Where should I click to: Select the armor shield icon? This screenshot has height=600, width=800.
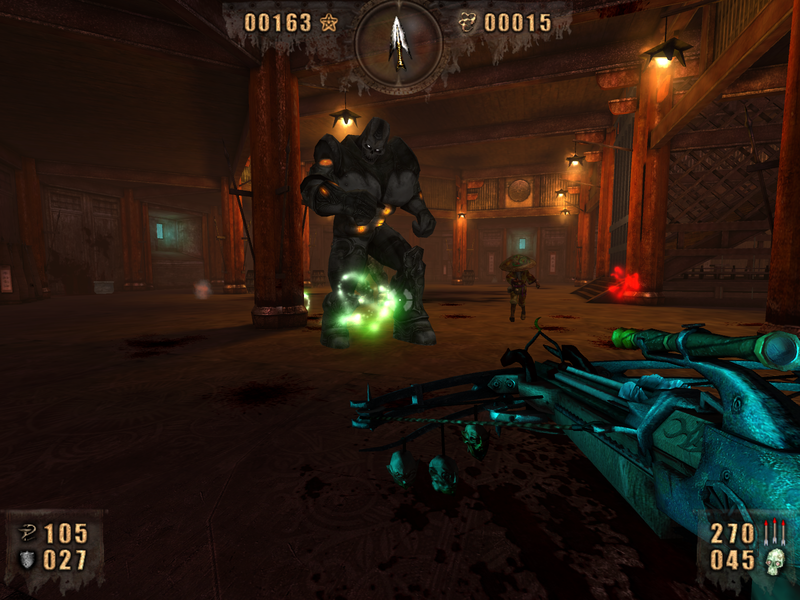[x=27, y=560]
